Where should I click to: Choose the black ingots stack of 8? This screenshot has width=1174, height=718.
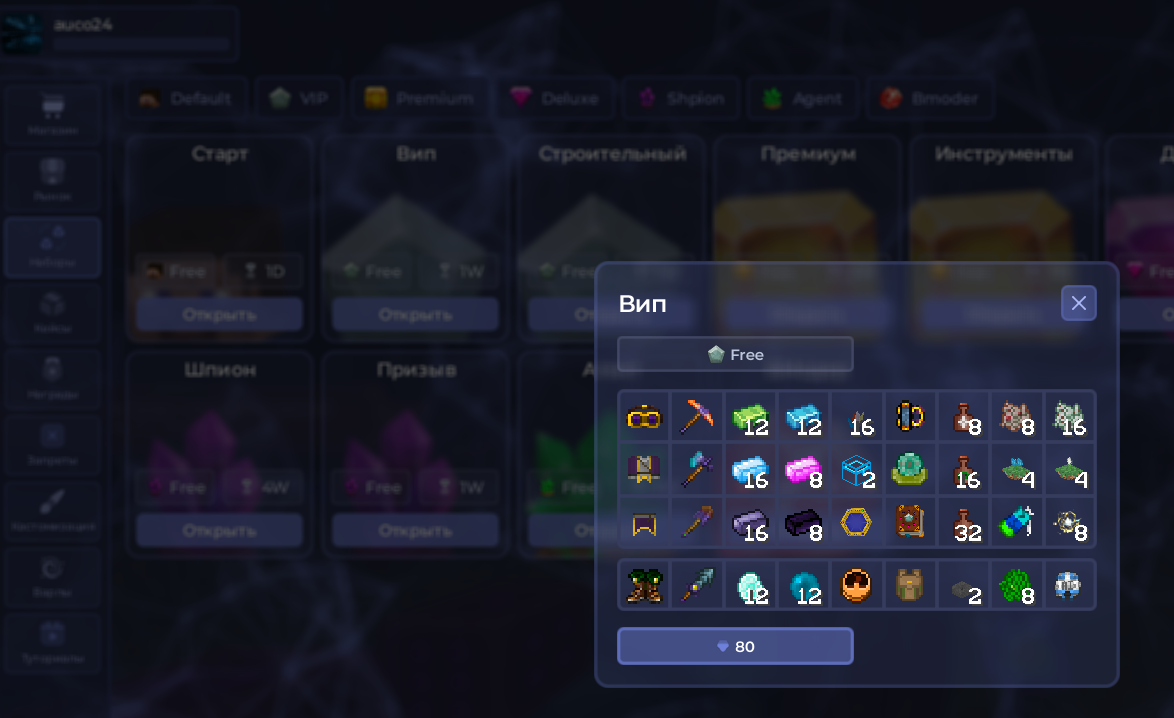point(803,523)
